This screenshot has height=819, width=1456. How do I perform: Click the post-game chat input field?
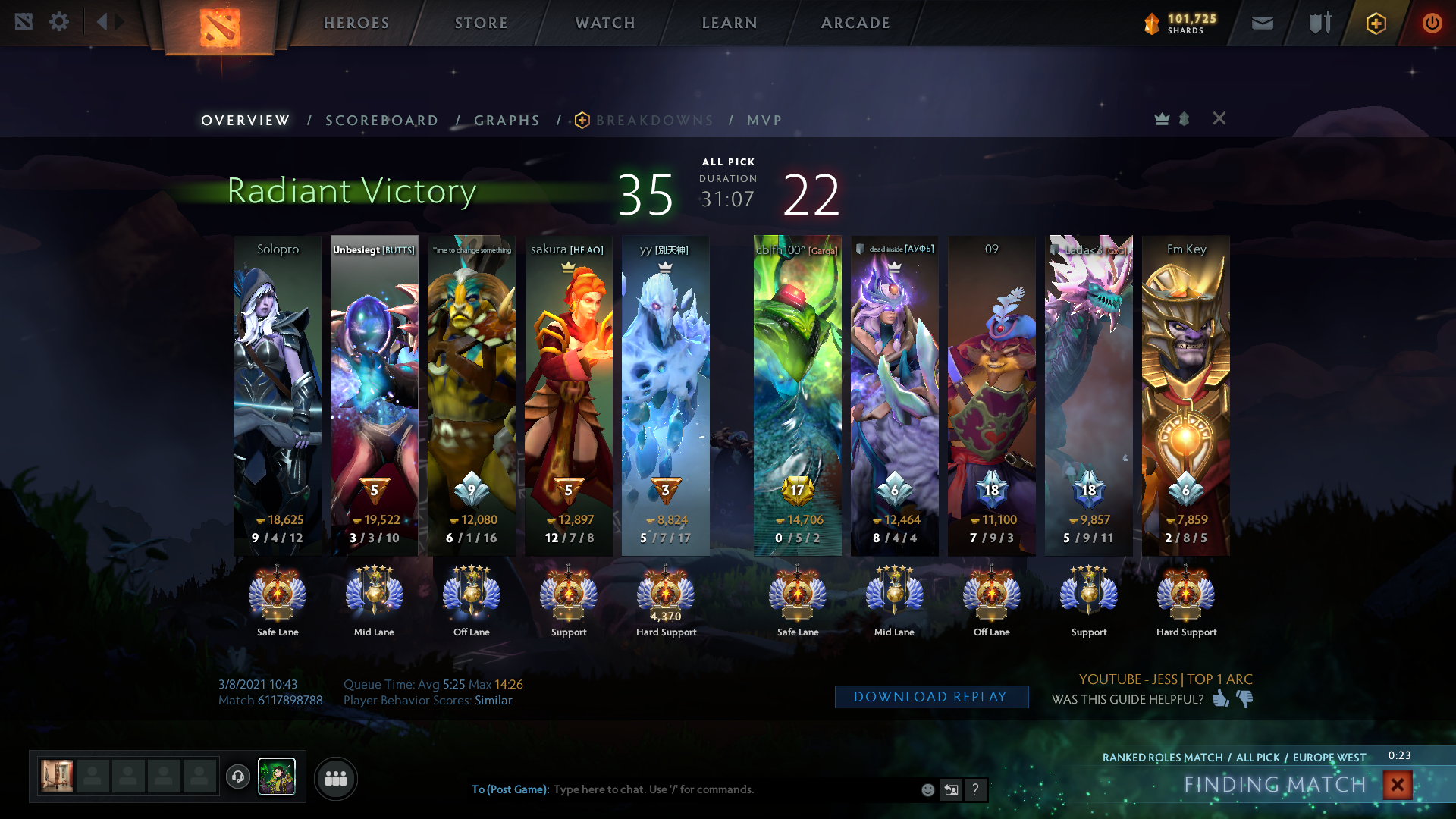[728, 789]
